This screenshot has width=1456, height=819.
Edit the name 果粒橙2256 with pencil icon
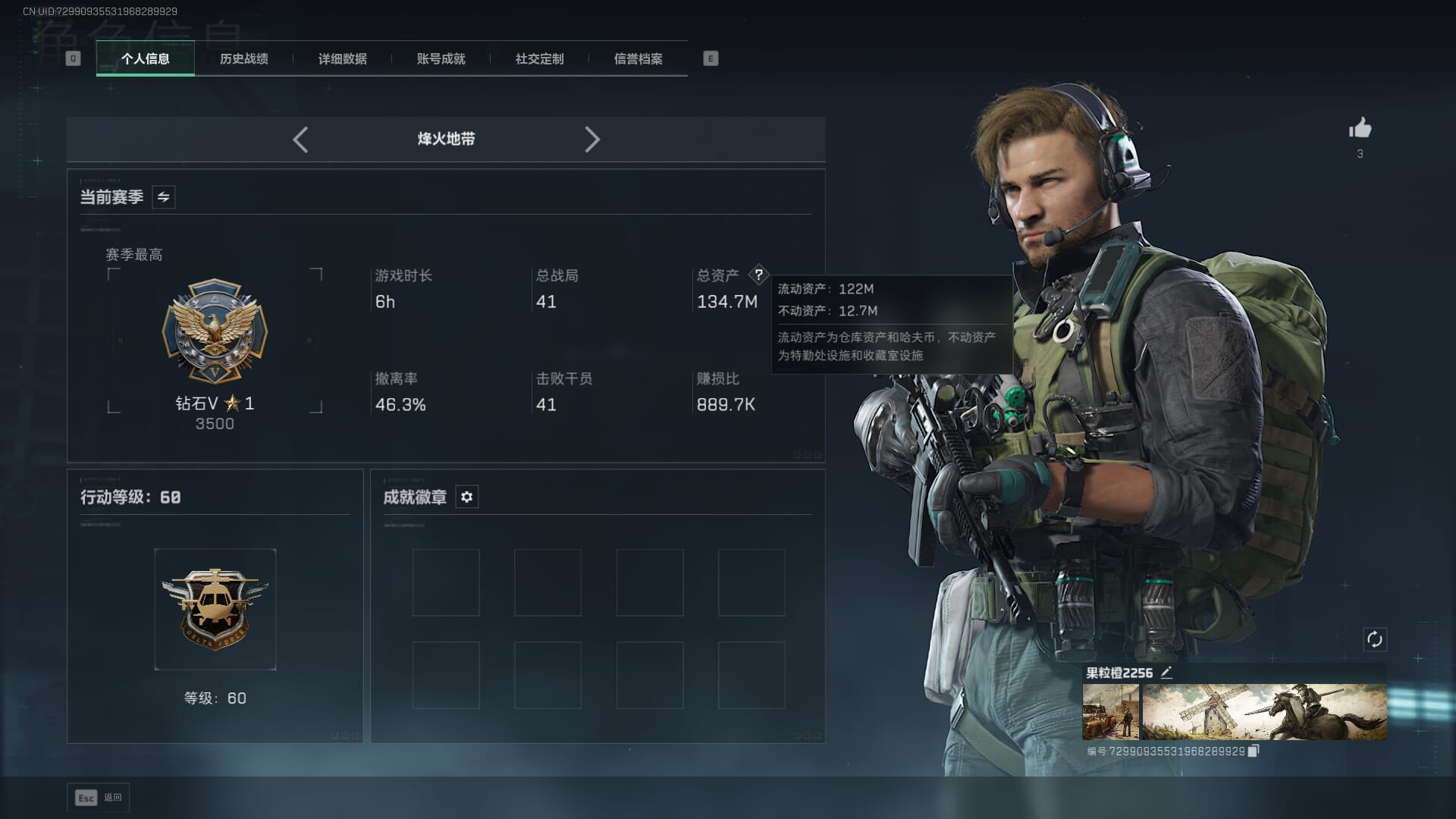pyautogui.click(x=1166, y=673)
